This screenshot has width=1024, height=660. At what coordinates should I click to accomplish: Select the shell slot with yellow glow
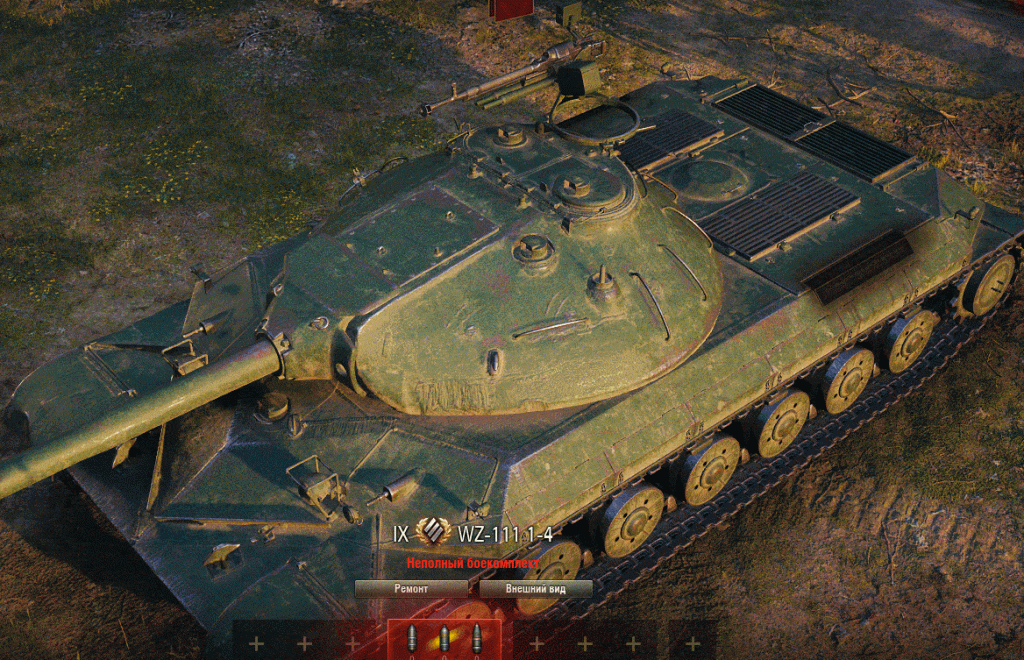click(x=444, y=639)
